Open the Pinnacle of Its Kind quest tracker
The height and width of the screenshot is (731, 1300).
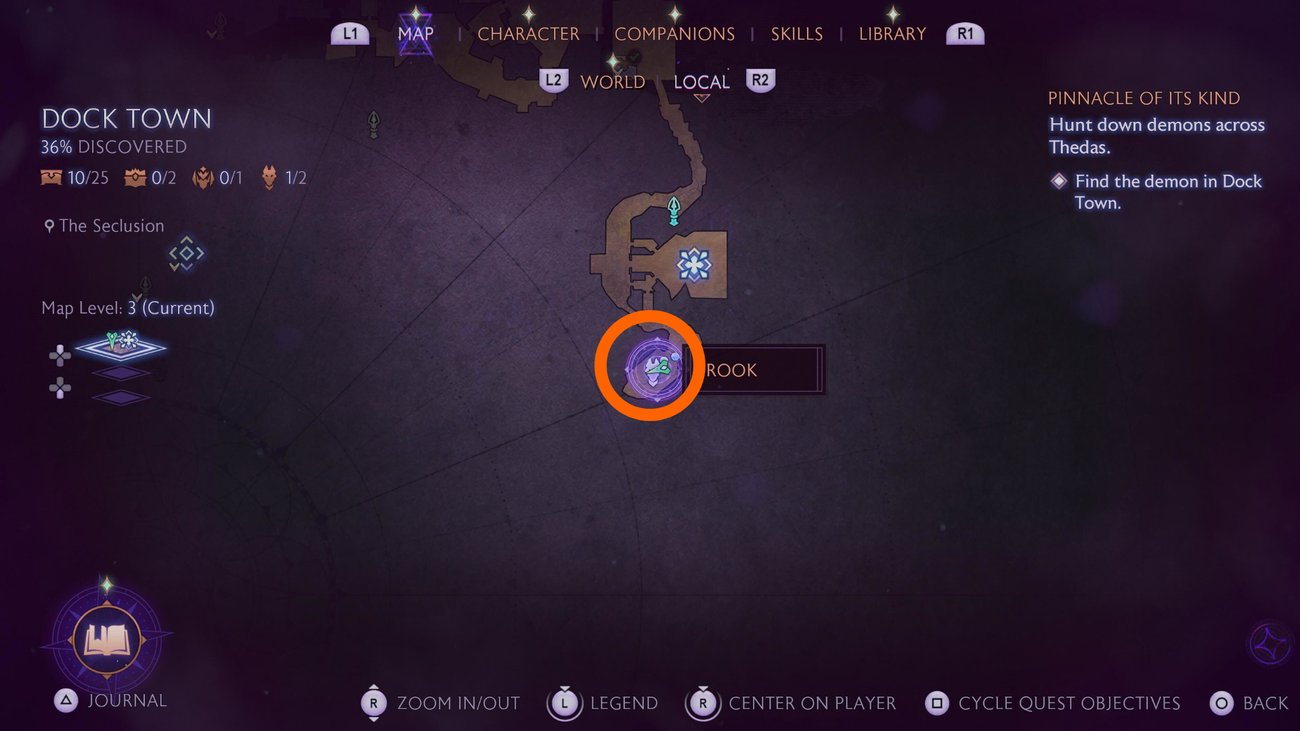coord(1143,98)
